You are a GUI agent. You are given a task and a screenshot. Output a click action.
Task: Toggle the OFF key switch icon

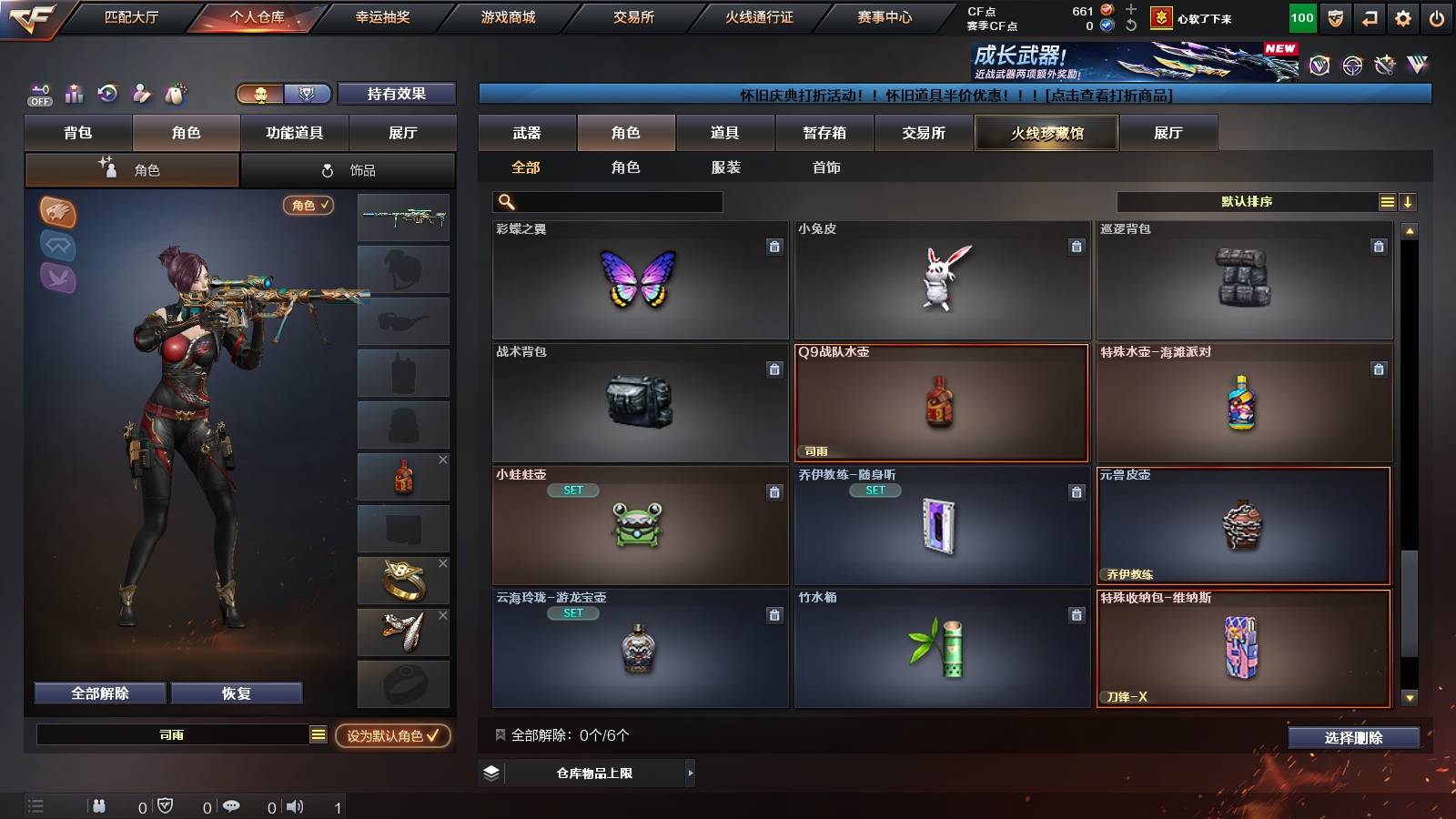(x=38, y=94)
